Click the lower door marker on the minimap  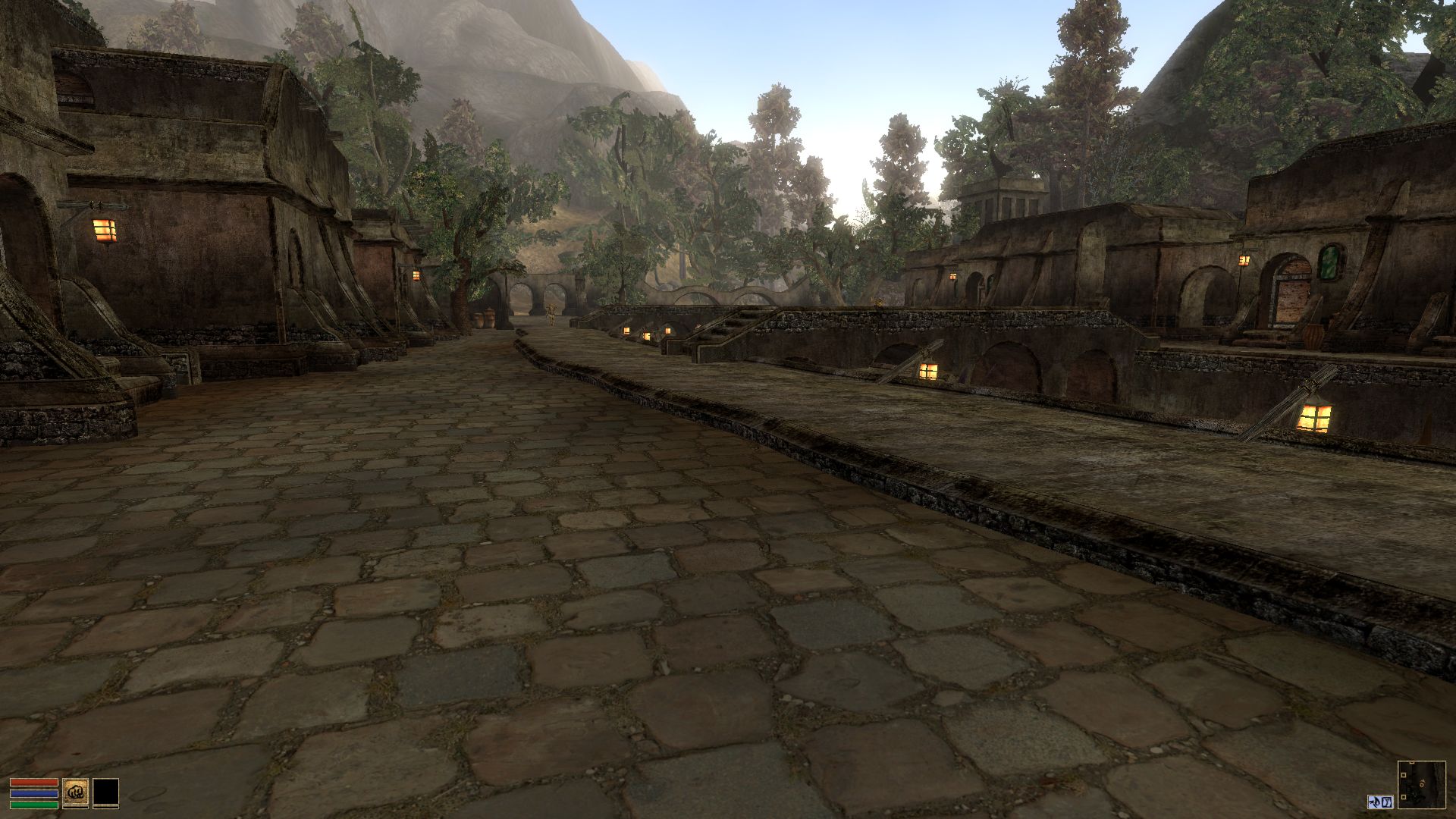[1404, 797]
